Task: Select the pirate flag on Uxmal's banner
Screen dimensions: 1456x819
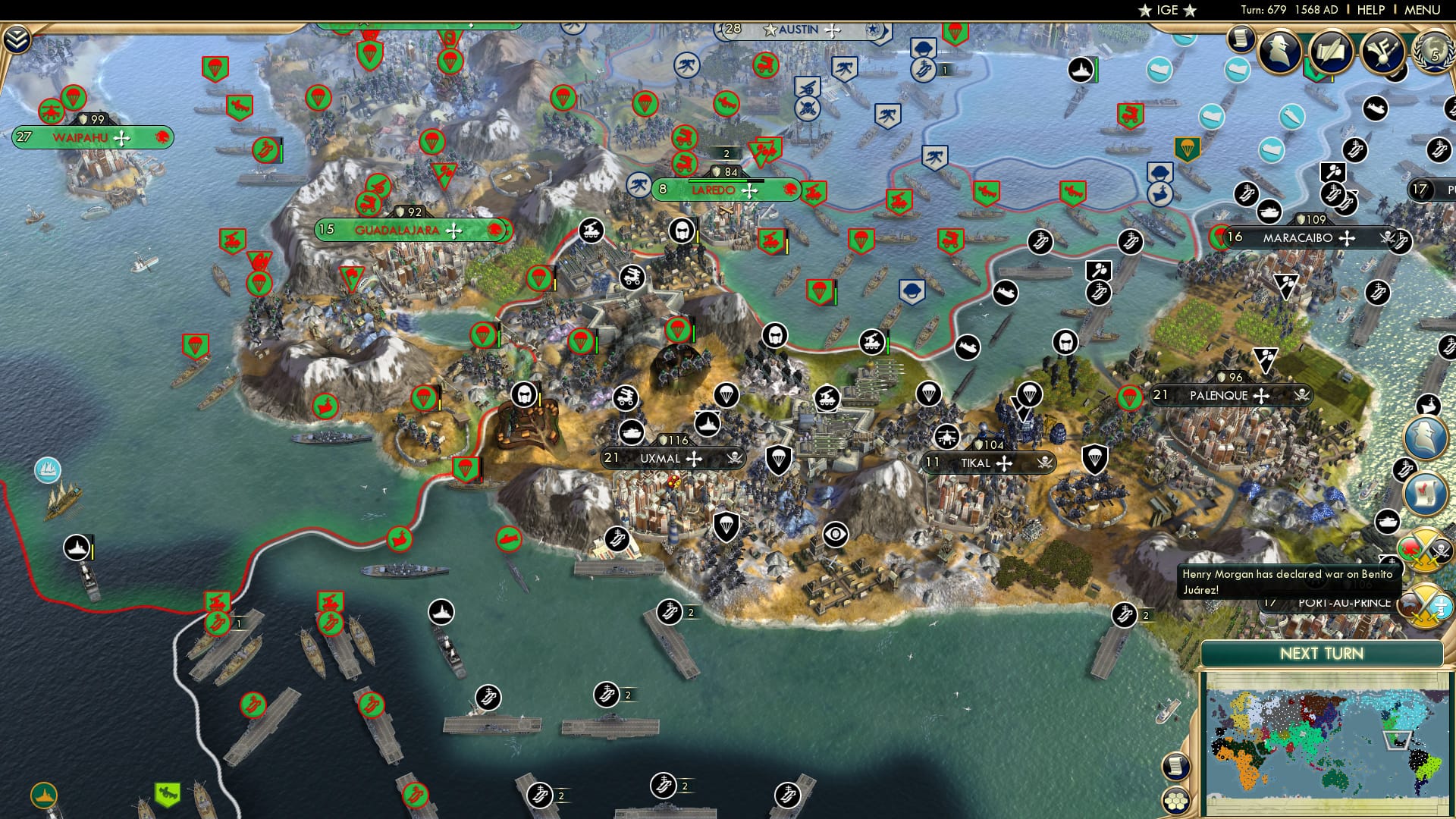Action: 735,458
